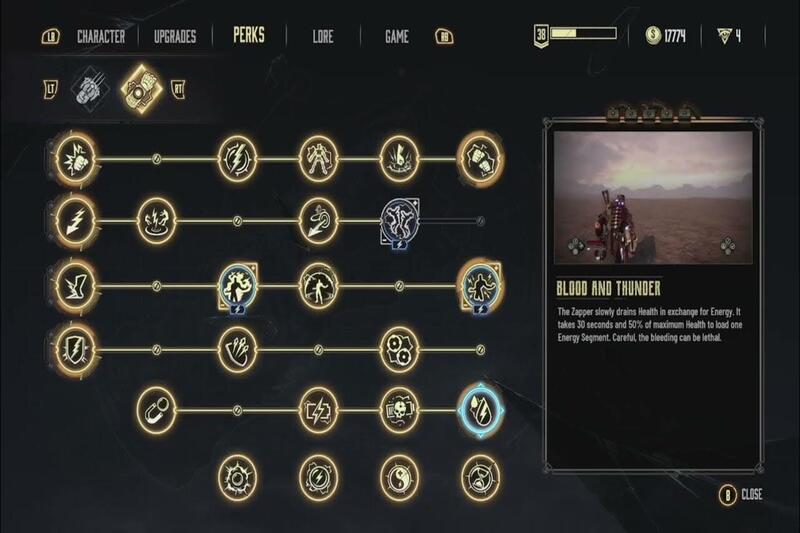Open the Game tab
This screenshot has width=800, height=533.
point(397,37)
